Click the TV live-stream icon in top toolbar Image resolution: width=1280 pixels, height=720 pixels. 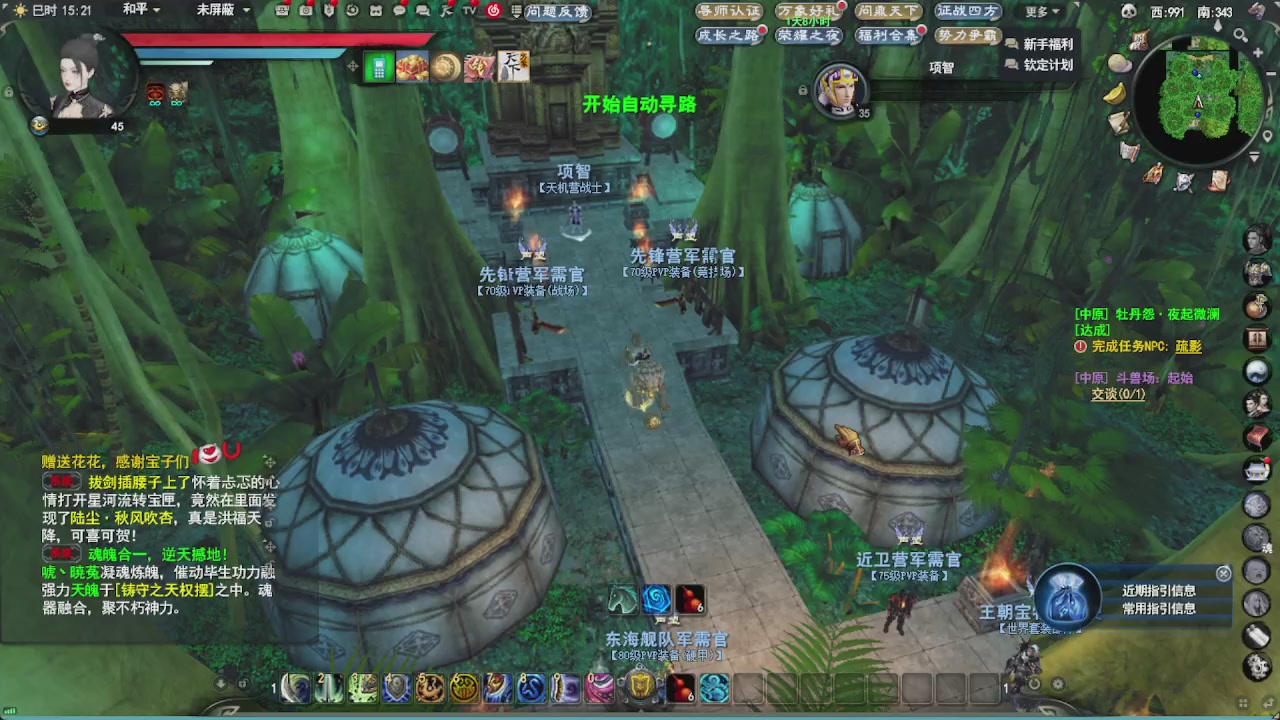[468, 12]
